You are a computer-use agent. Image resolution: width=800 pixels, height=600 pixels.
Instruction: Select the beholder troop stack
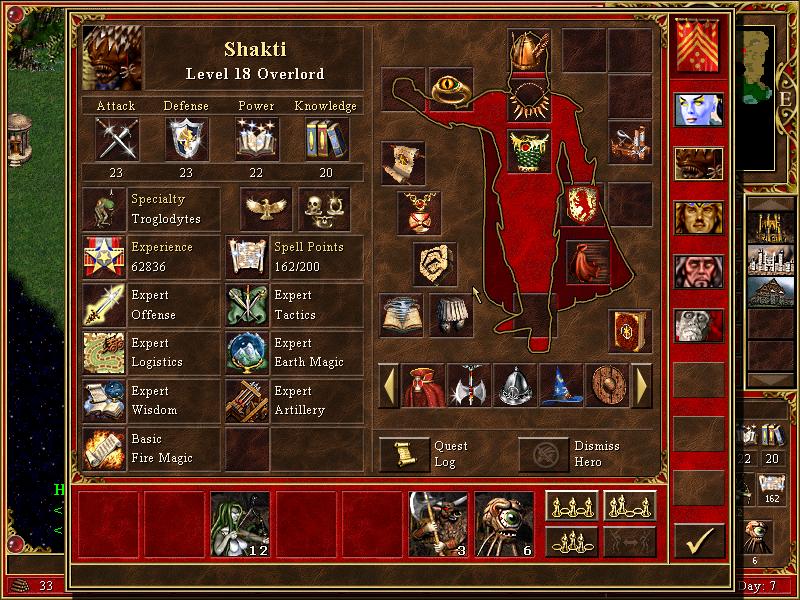pos(503,523)
